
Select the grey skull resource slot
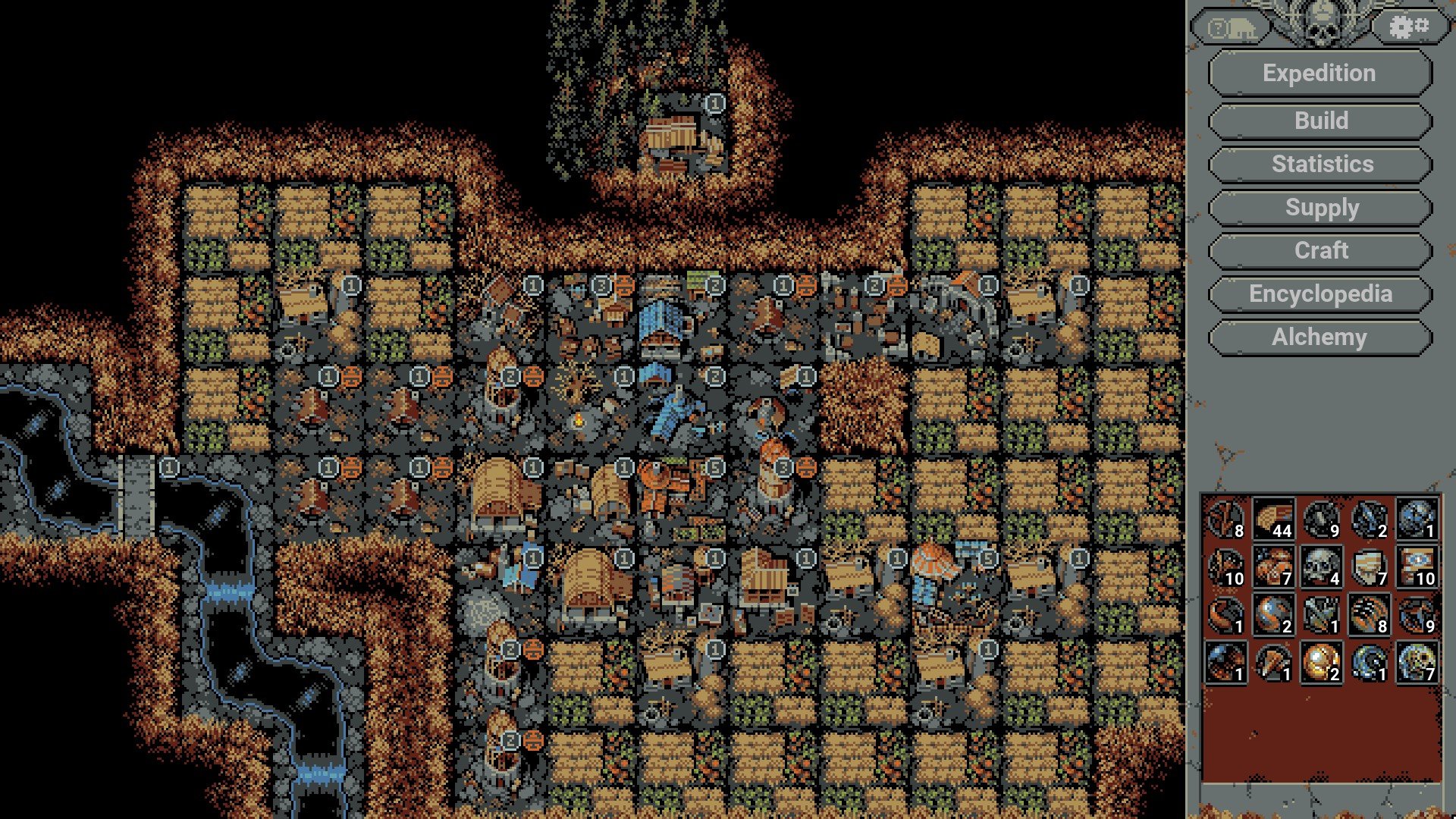click(x=1321, y=567)
